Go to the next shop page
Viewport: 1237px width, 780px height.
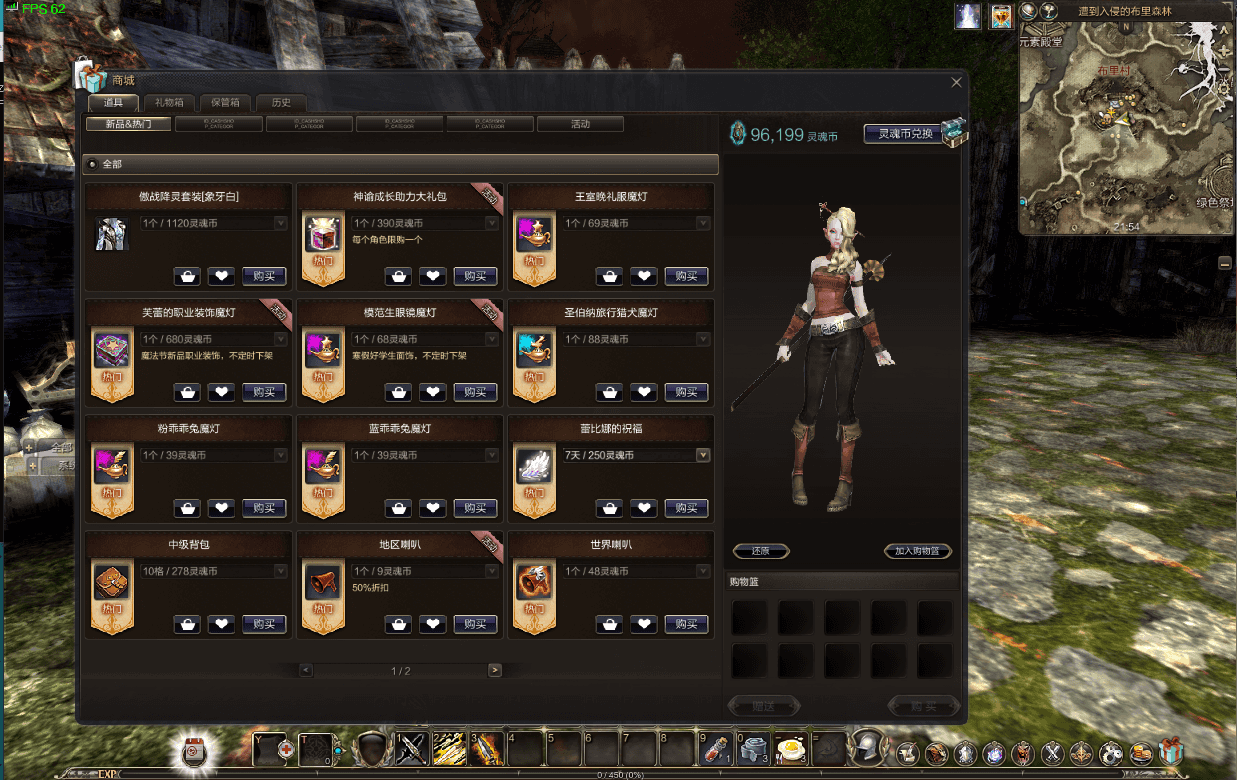pyautogui.click(x=494, y=670)
